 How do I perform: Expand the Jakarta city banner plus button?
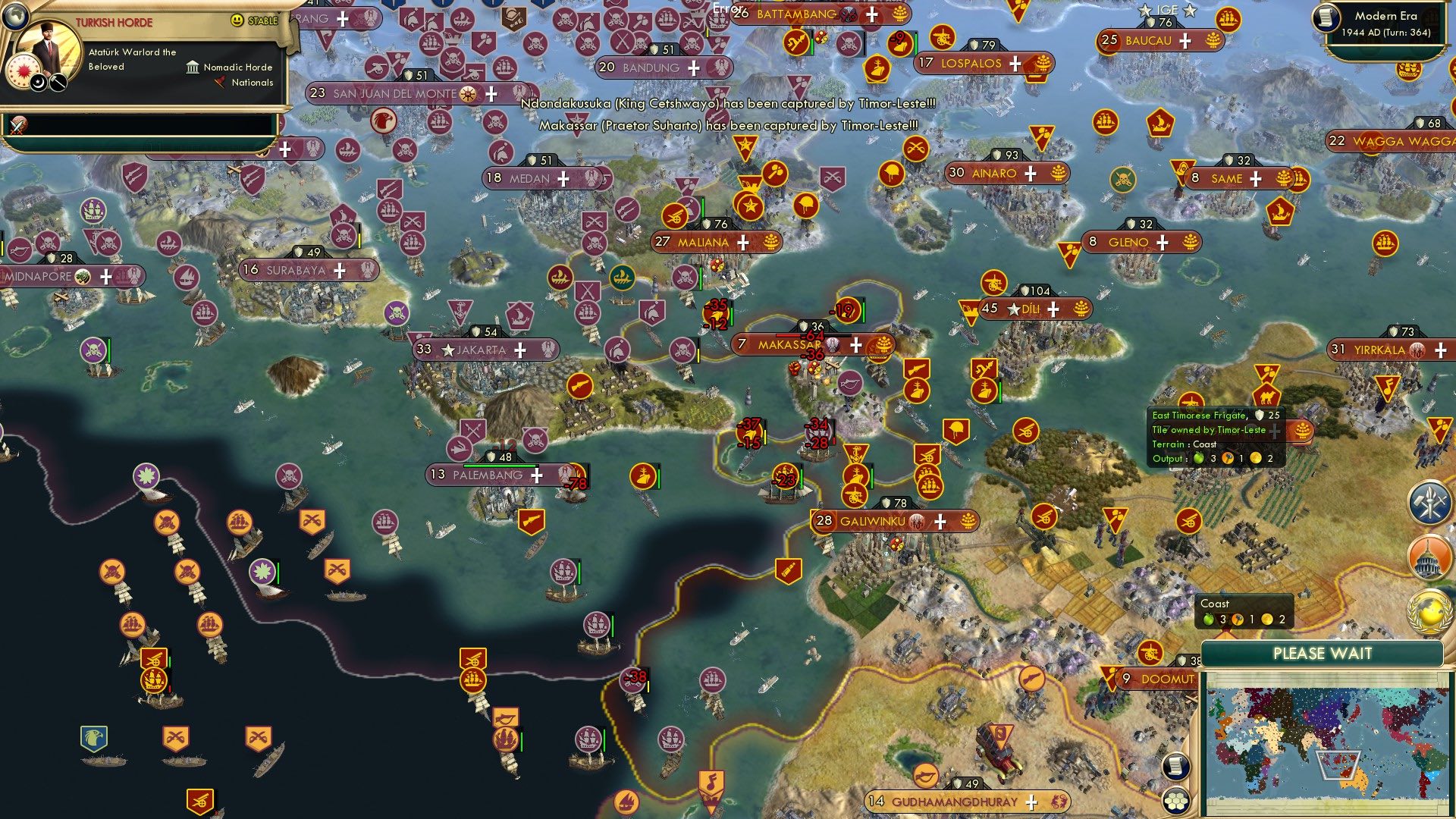(519, 350)
